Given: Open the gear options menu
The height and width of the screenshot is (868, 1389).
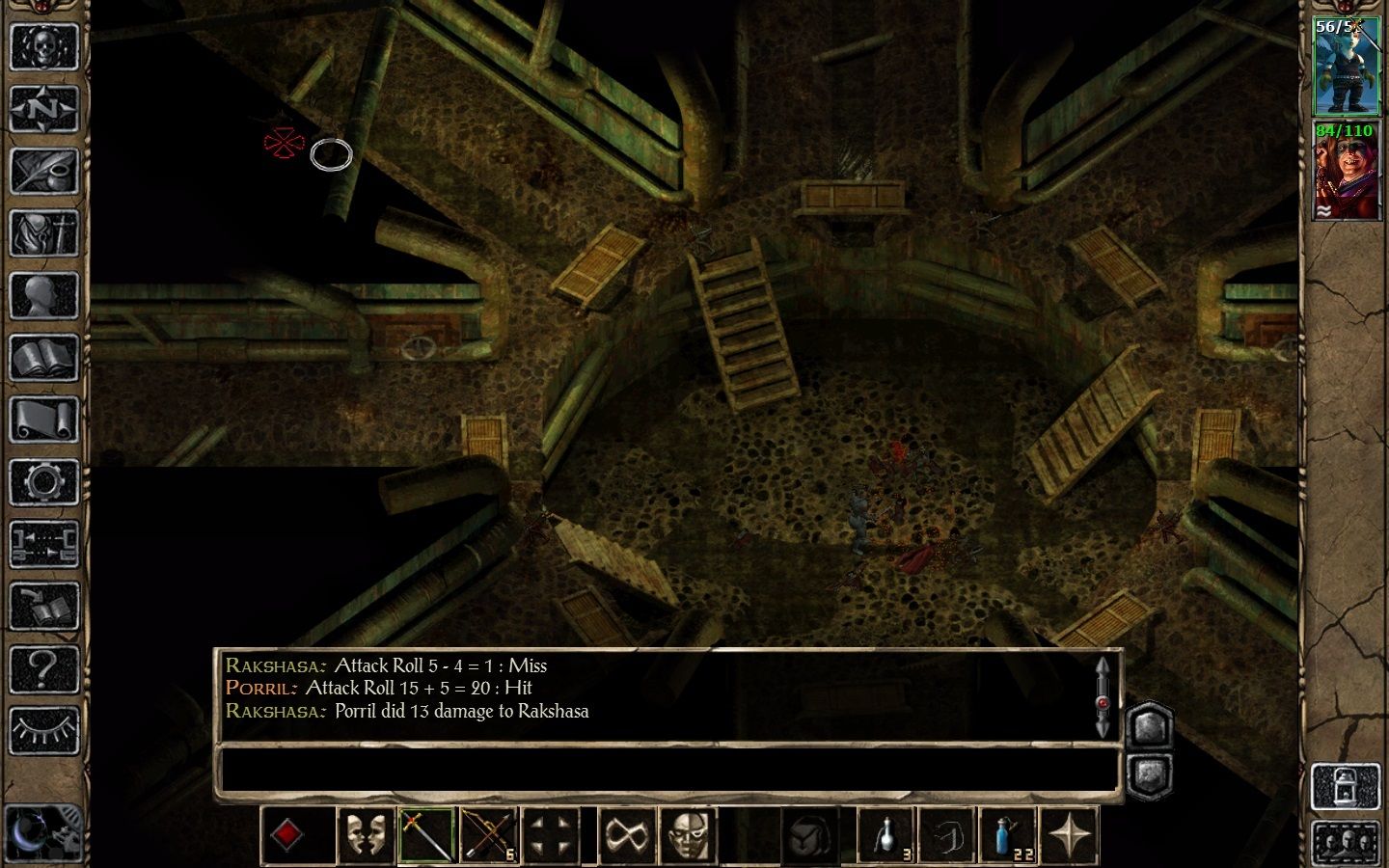Looking at the screenshot, I should [43, 482].
